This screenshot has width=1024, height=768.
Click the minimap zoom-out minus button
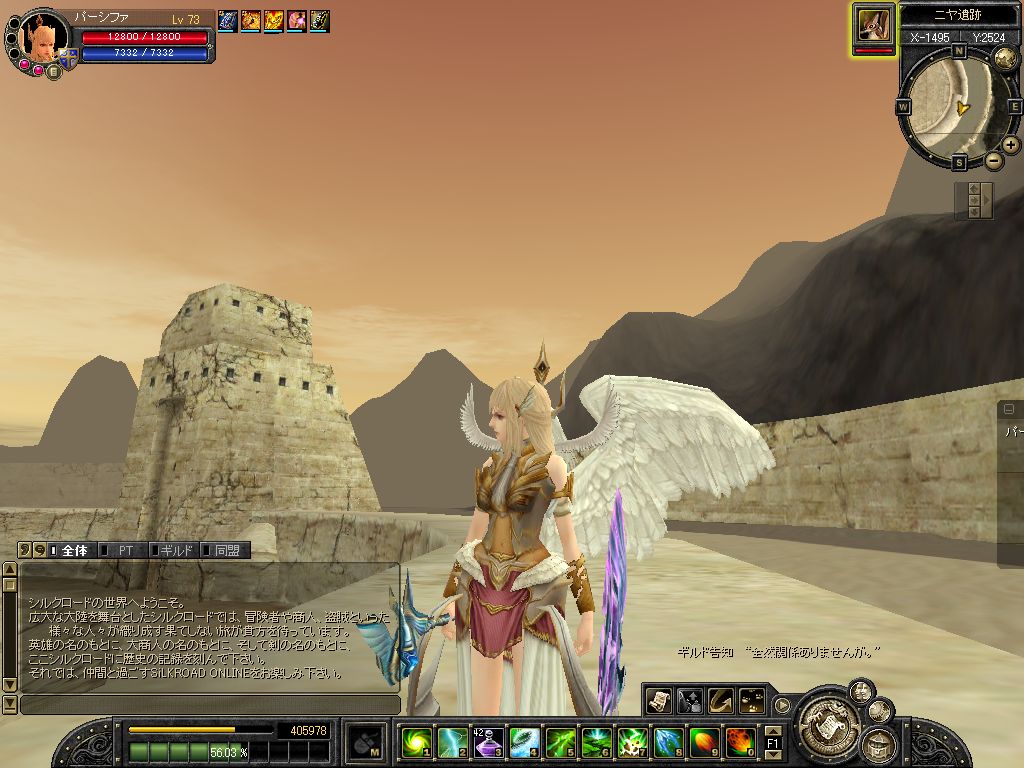coord(993,160)
